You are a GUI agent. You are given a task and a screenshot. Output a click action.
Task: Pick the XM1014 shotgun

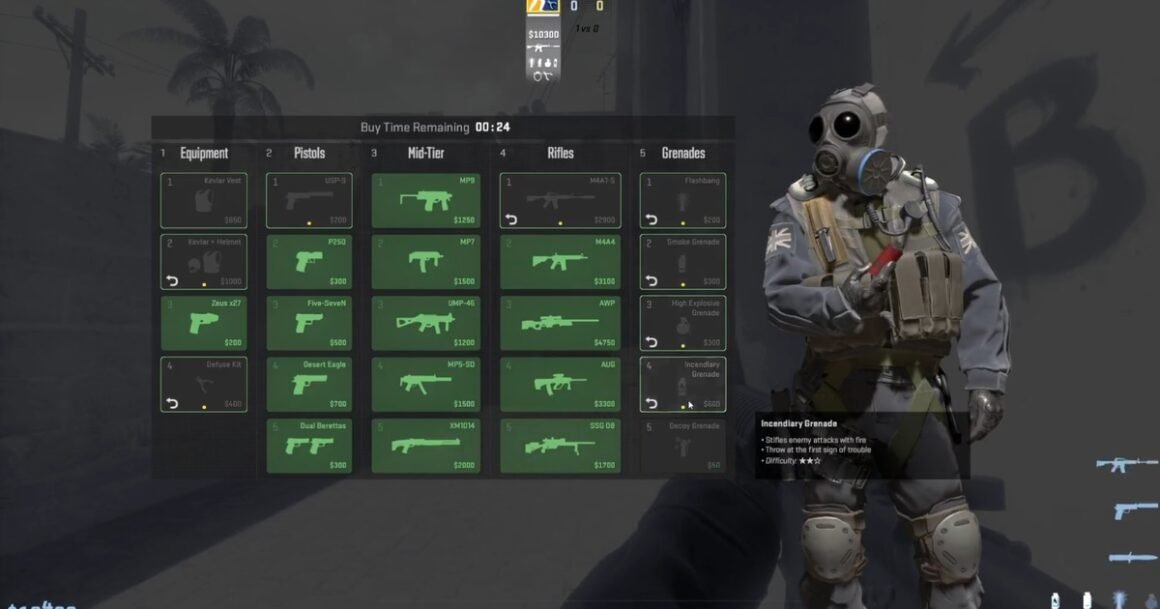click(x=425, y=446)
